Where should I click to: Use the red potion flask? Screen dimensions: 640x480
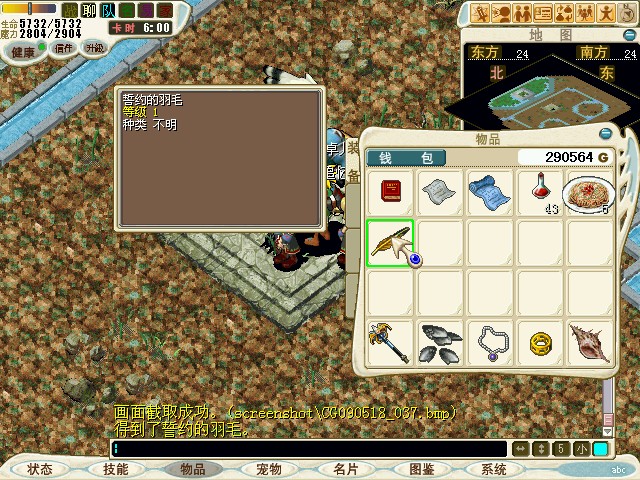[540, 193]
